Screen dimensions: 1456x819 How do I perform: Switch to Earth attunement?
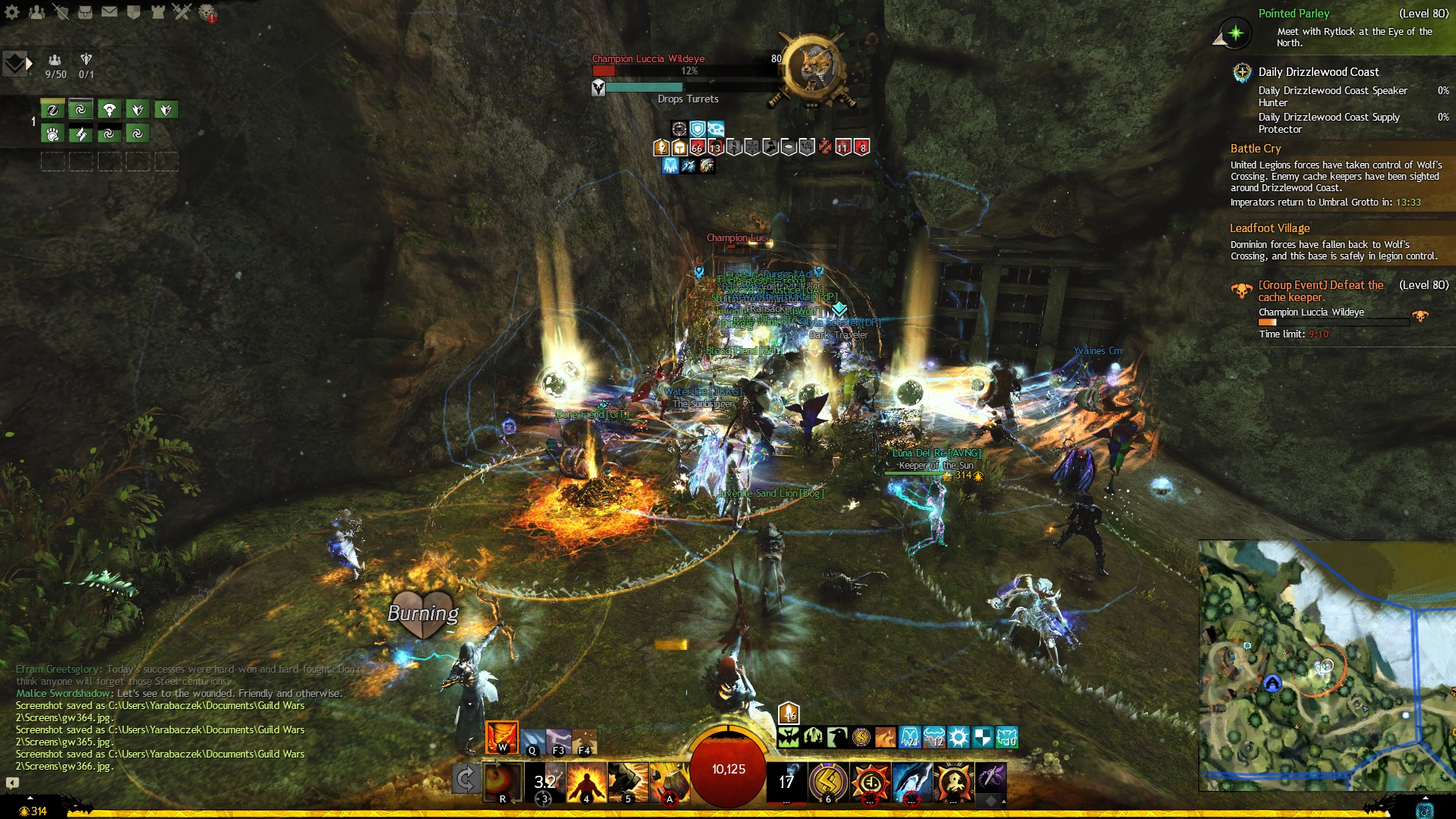tap(585, 741)
